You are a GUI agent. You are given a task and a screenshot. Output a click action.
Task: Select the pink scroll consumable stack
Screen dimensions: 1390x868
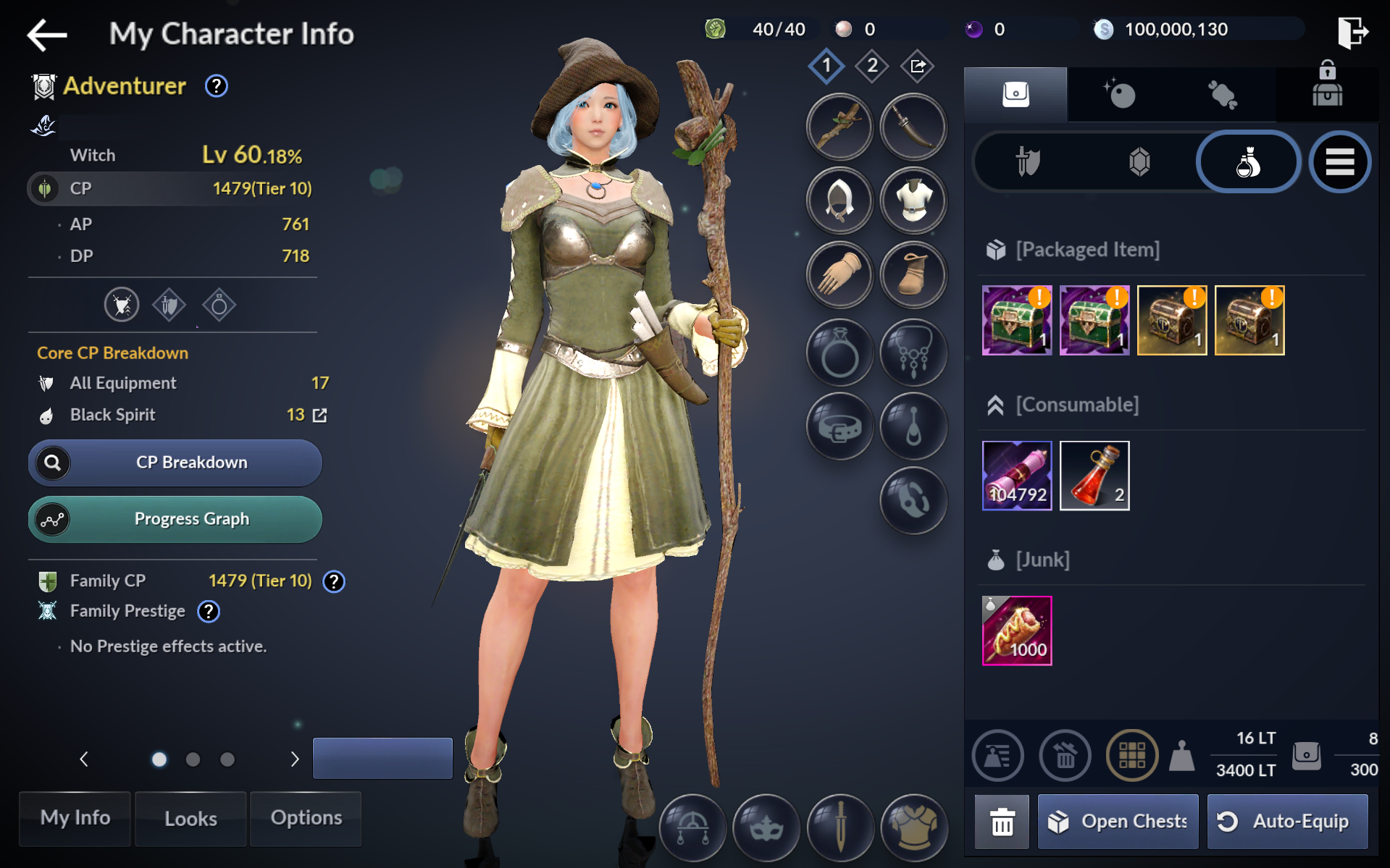[x=1016, y=476]
